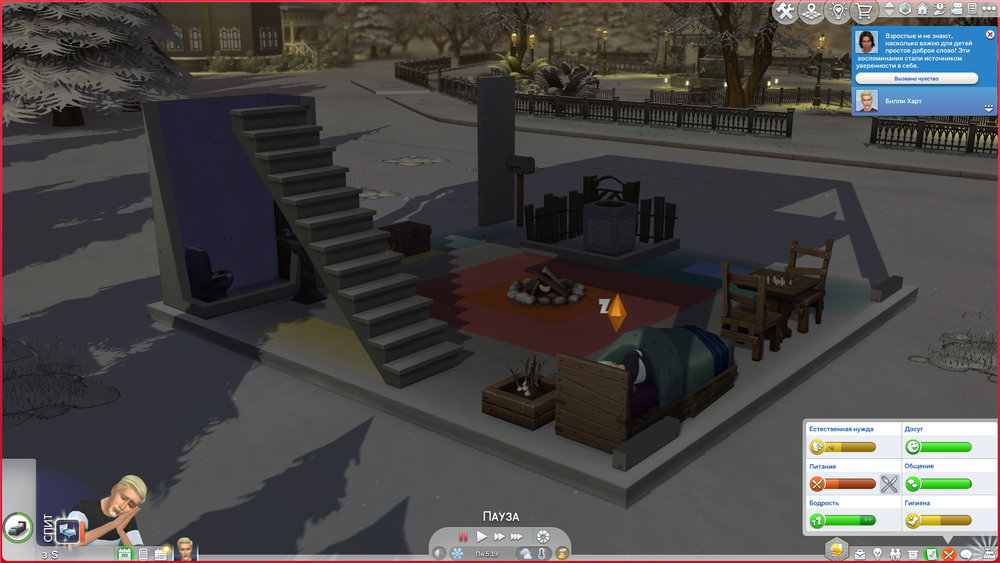This screenshot has width=1000, height=563.
Task: Pause the game with the red pause button
Action: point(463,537)
